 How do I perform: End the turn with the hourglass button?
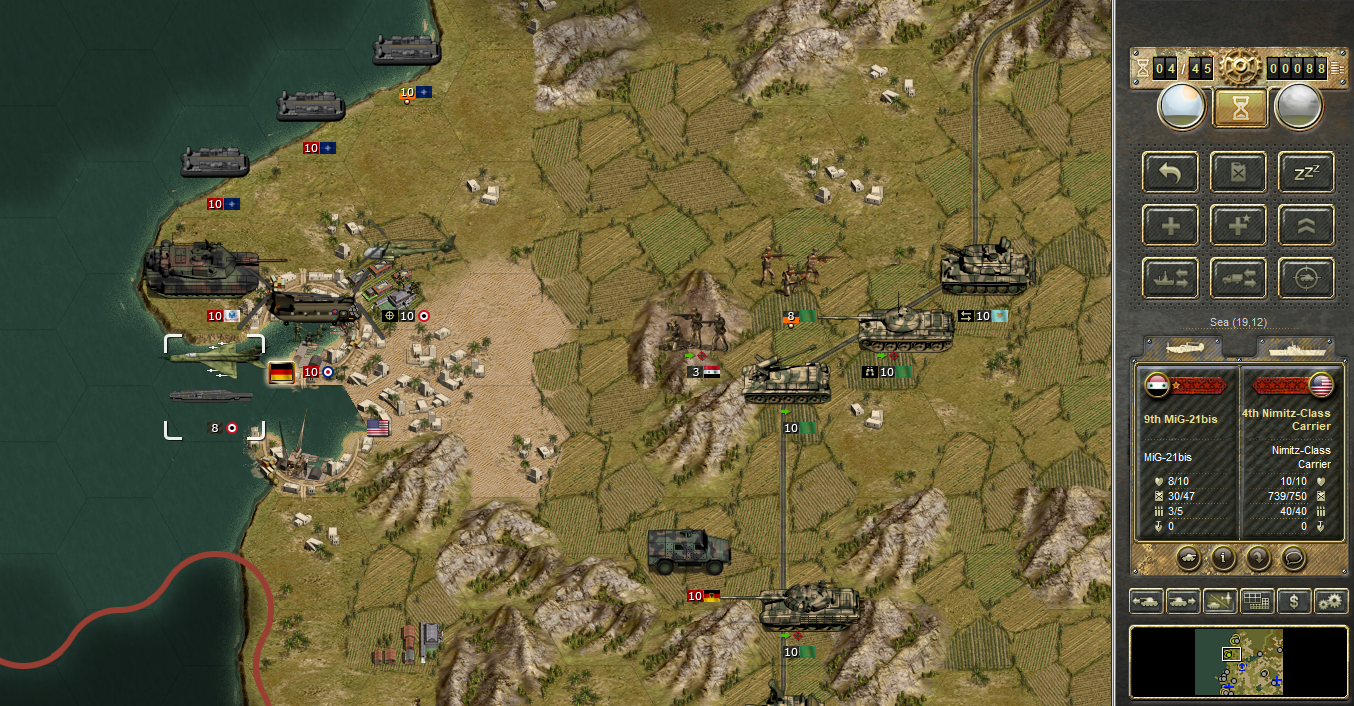pyautogui.click(x=1240, y=107)
